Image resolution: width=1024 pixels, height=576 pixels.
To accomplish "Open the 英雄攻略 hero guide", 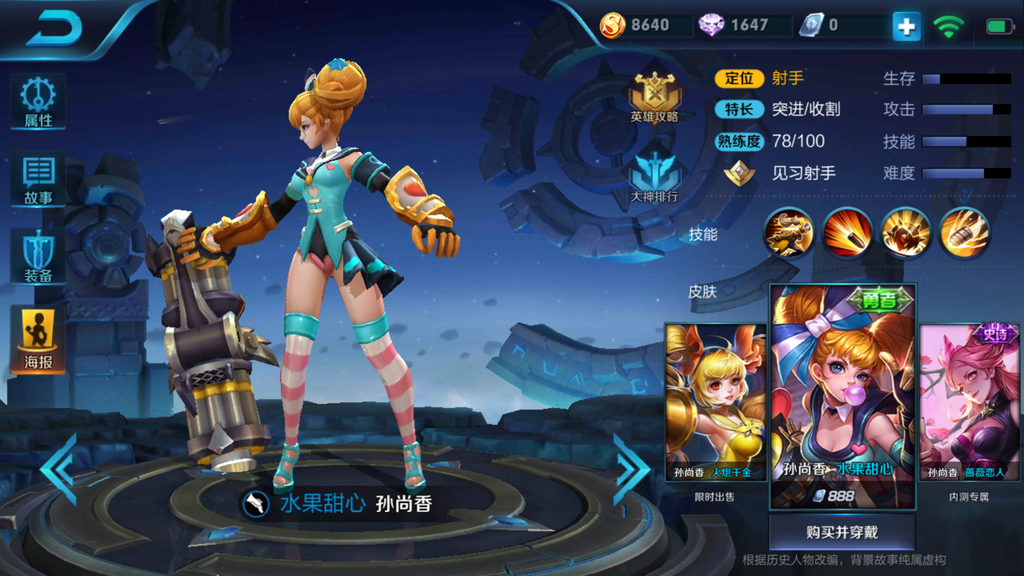I will 655,98.
